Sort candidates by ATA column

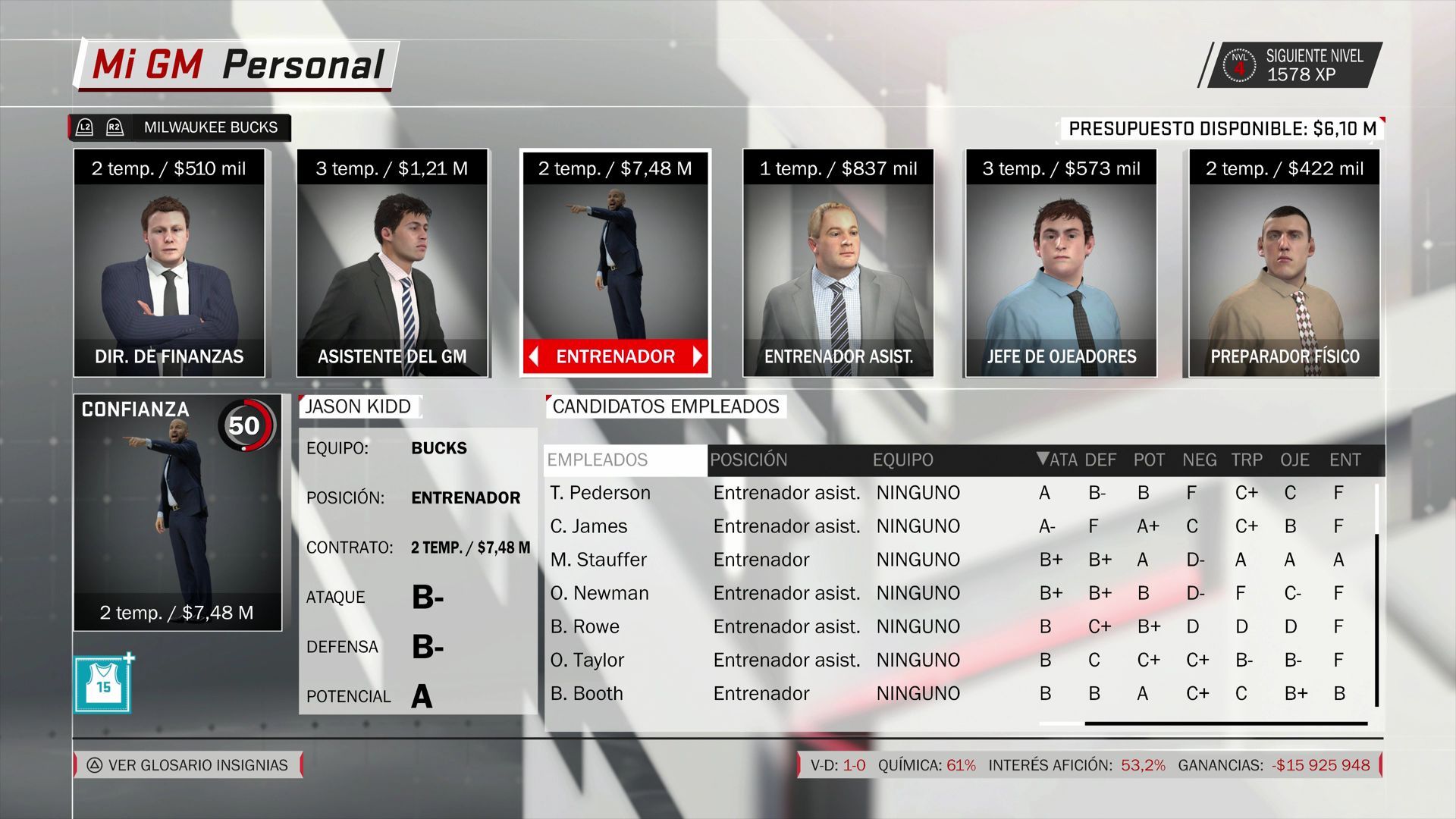(1057, 460)
